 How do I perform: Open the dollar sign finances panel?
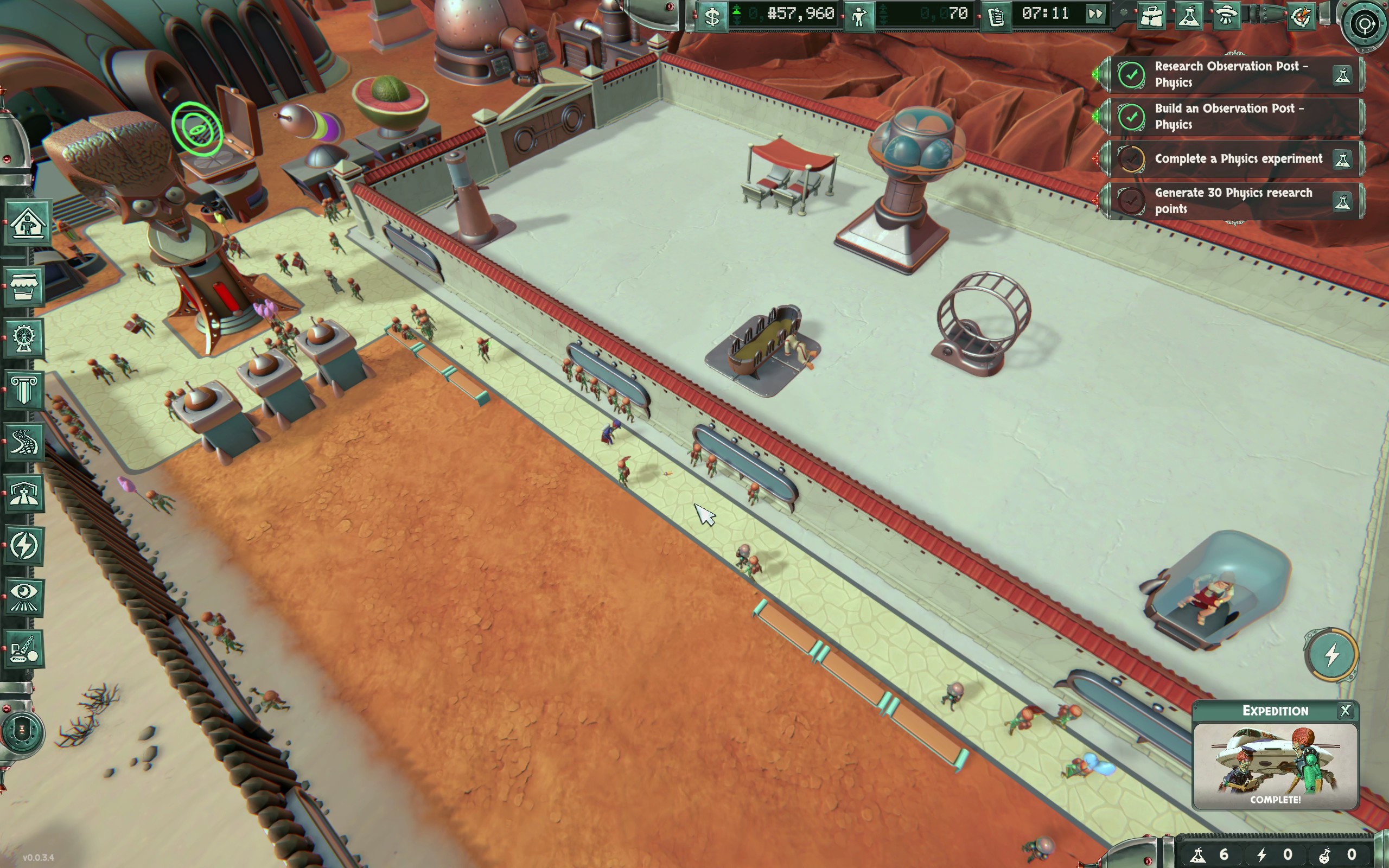click(x=712, y=16)
